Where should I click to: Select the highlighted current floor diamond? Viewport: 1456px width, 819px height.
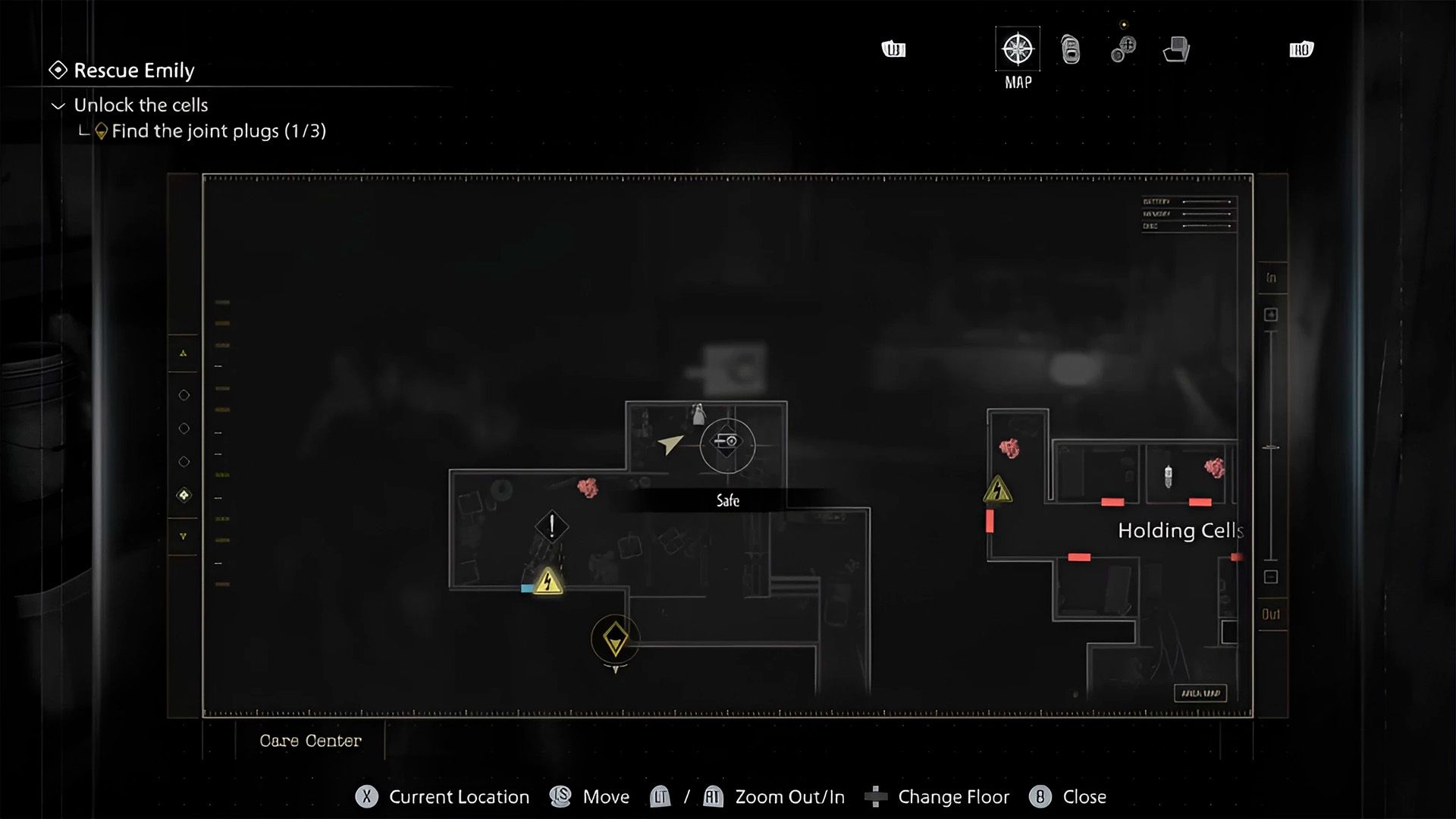pyautogui.click(x=184, y=495)
